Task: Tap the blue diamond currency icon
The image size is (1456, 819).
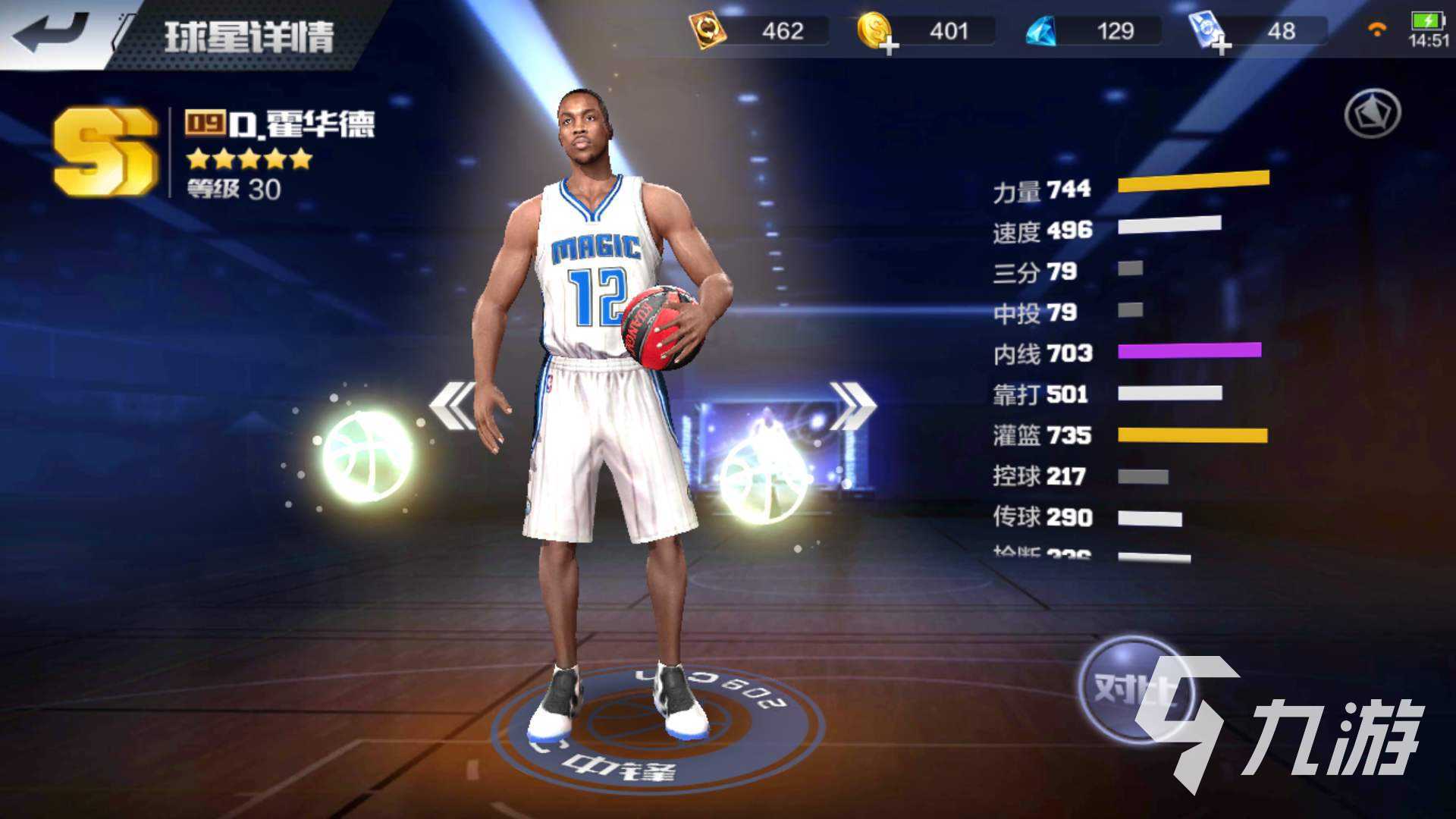Action: point(1041,32)
